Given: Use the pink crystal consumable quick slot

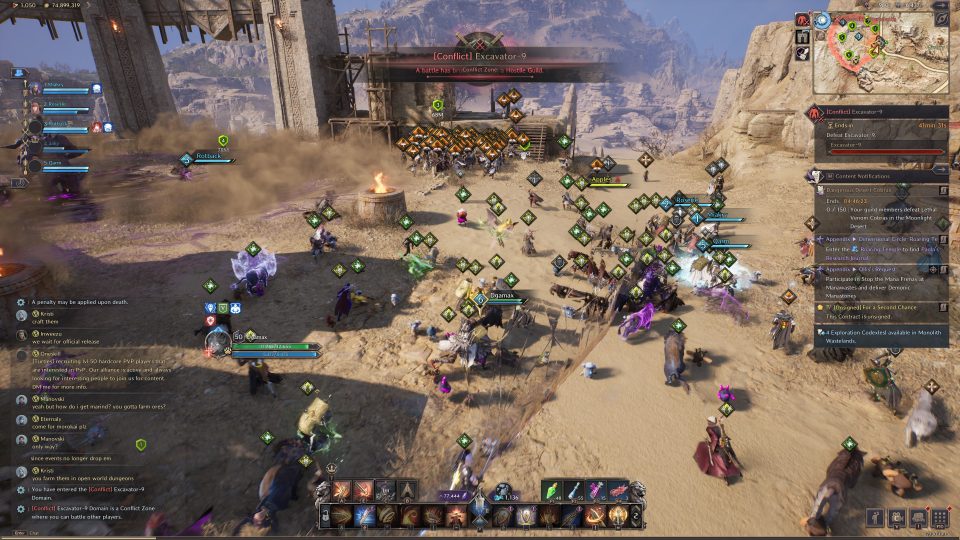Looking at the screenshot, I should coord(596,490).
